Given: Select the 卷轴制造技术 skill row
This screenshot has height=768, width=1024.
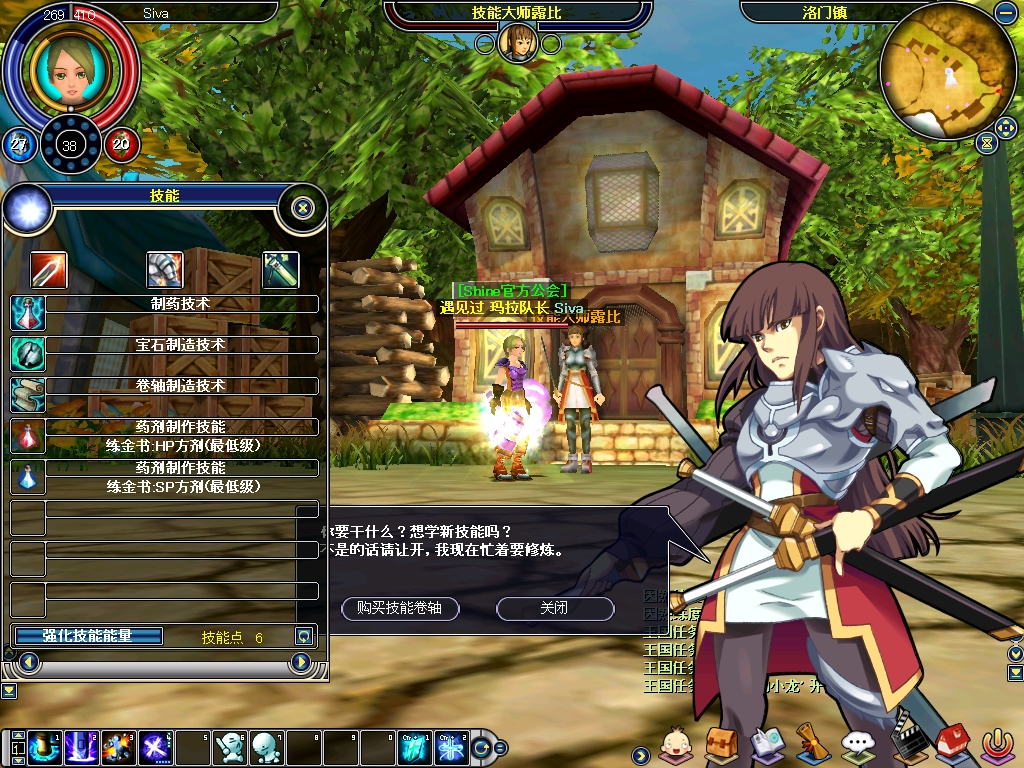Looking at the screenshot, I should pyautogui.click(x=180, y=386).
